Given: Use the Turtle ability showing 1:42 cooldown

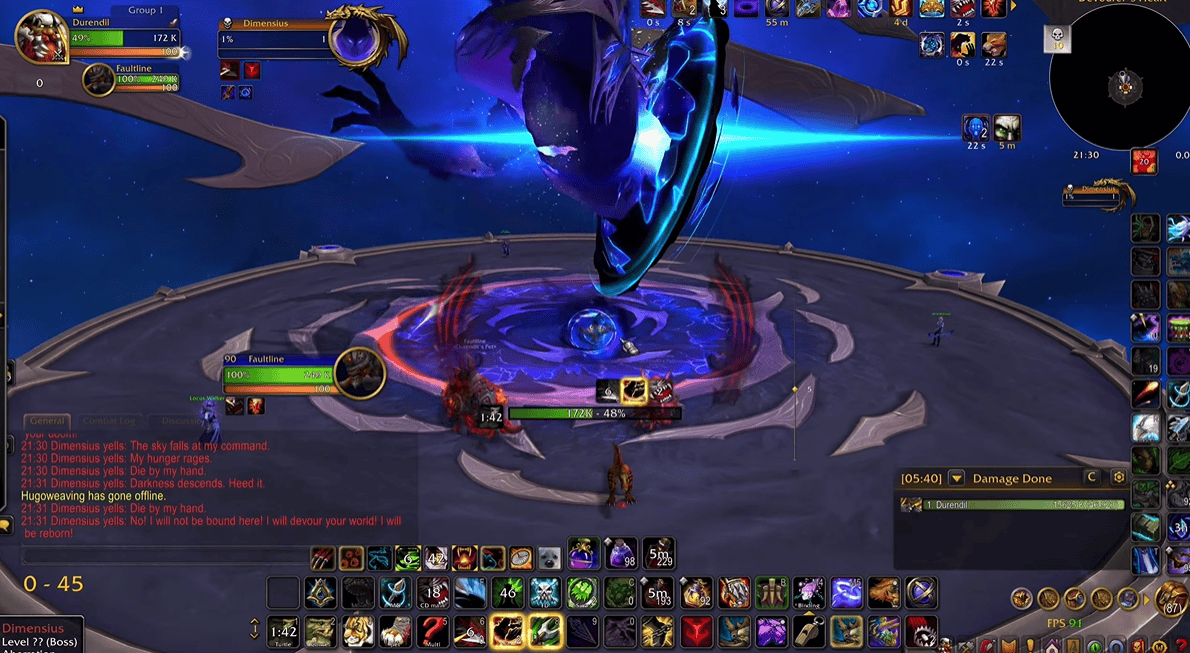Looking at the screenshot, I should click(x=284, y=631).
